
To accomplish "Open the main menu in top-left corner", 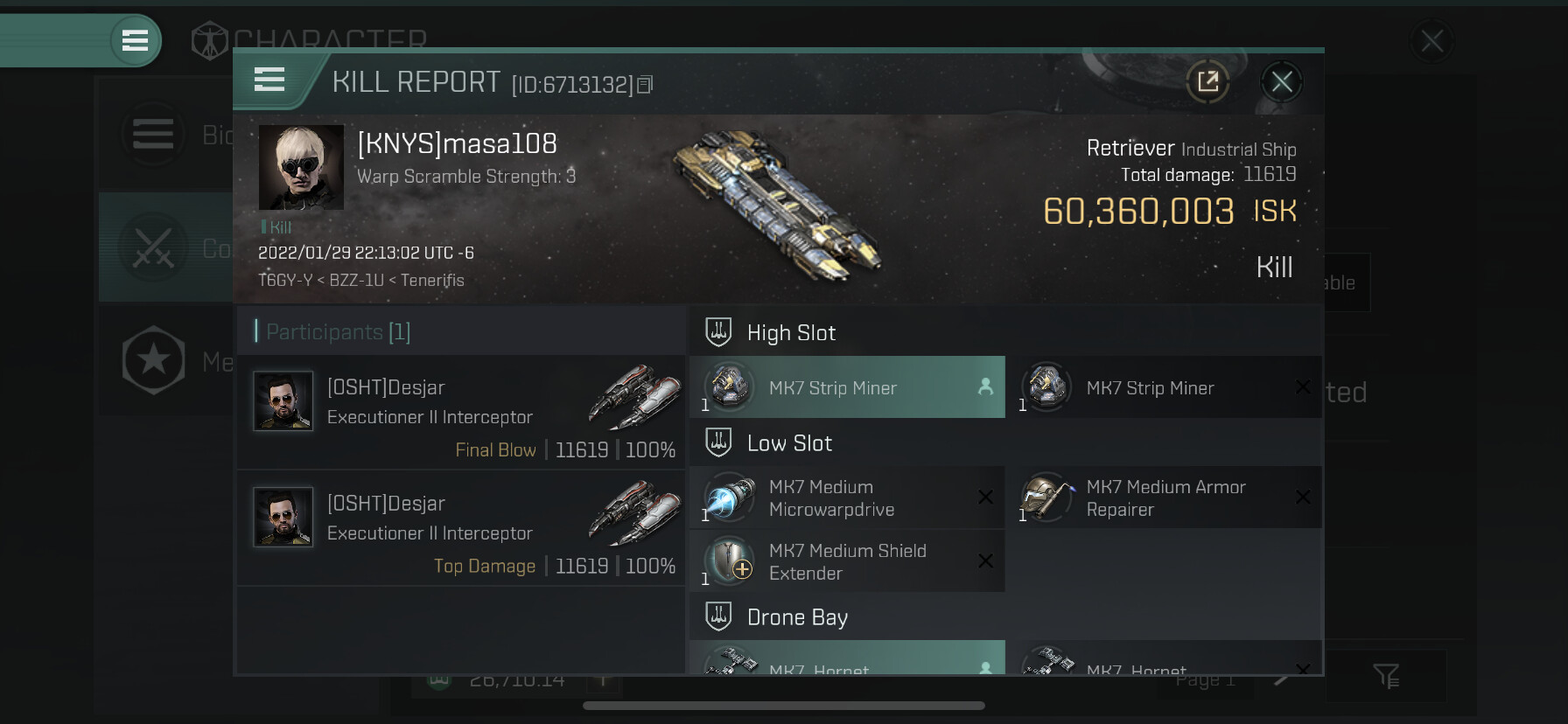I will pos(135,40).
